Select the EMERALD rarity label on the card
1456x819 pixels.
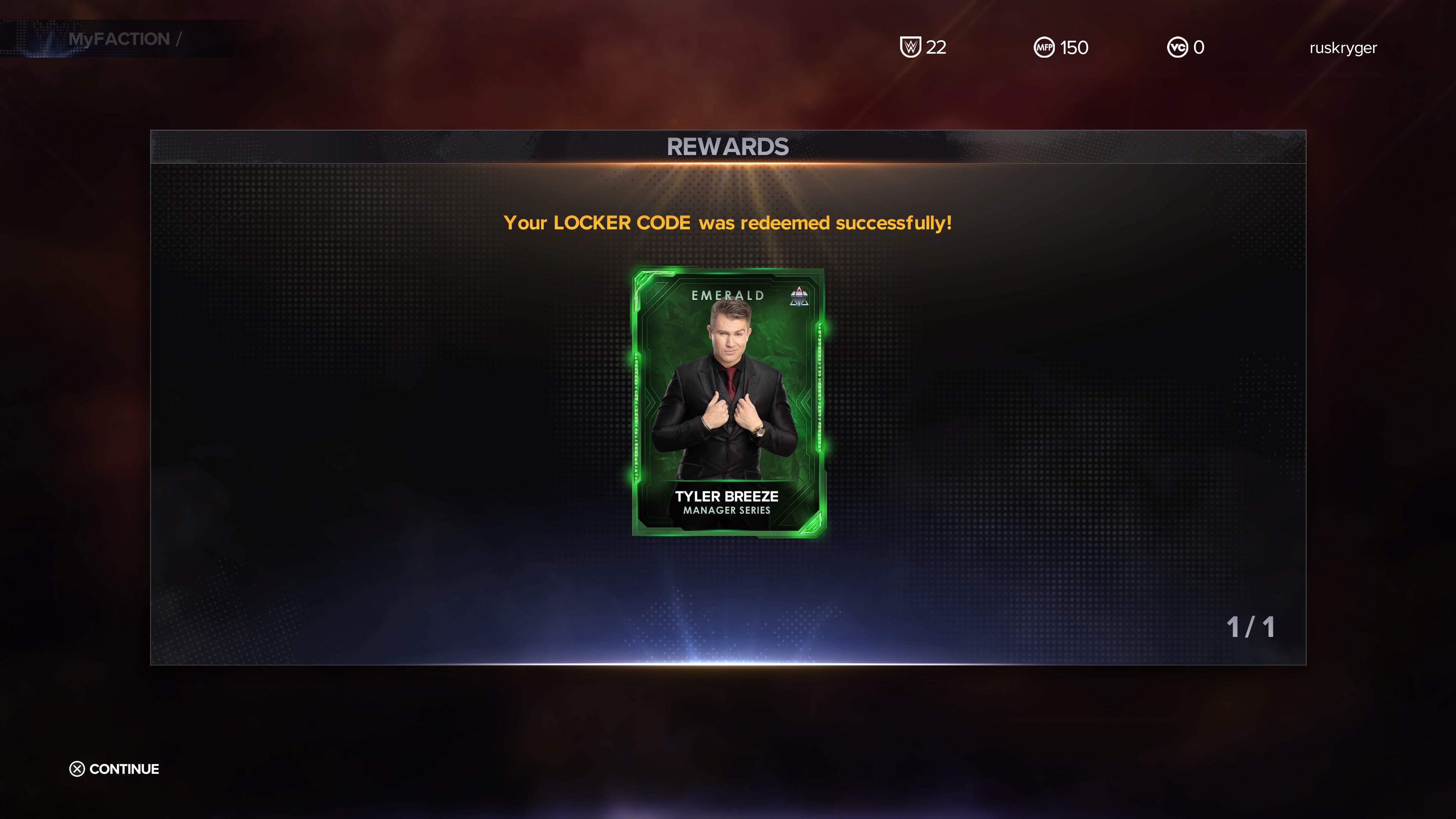coord(728,296)
